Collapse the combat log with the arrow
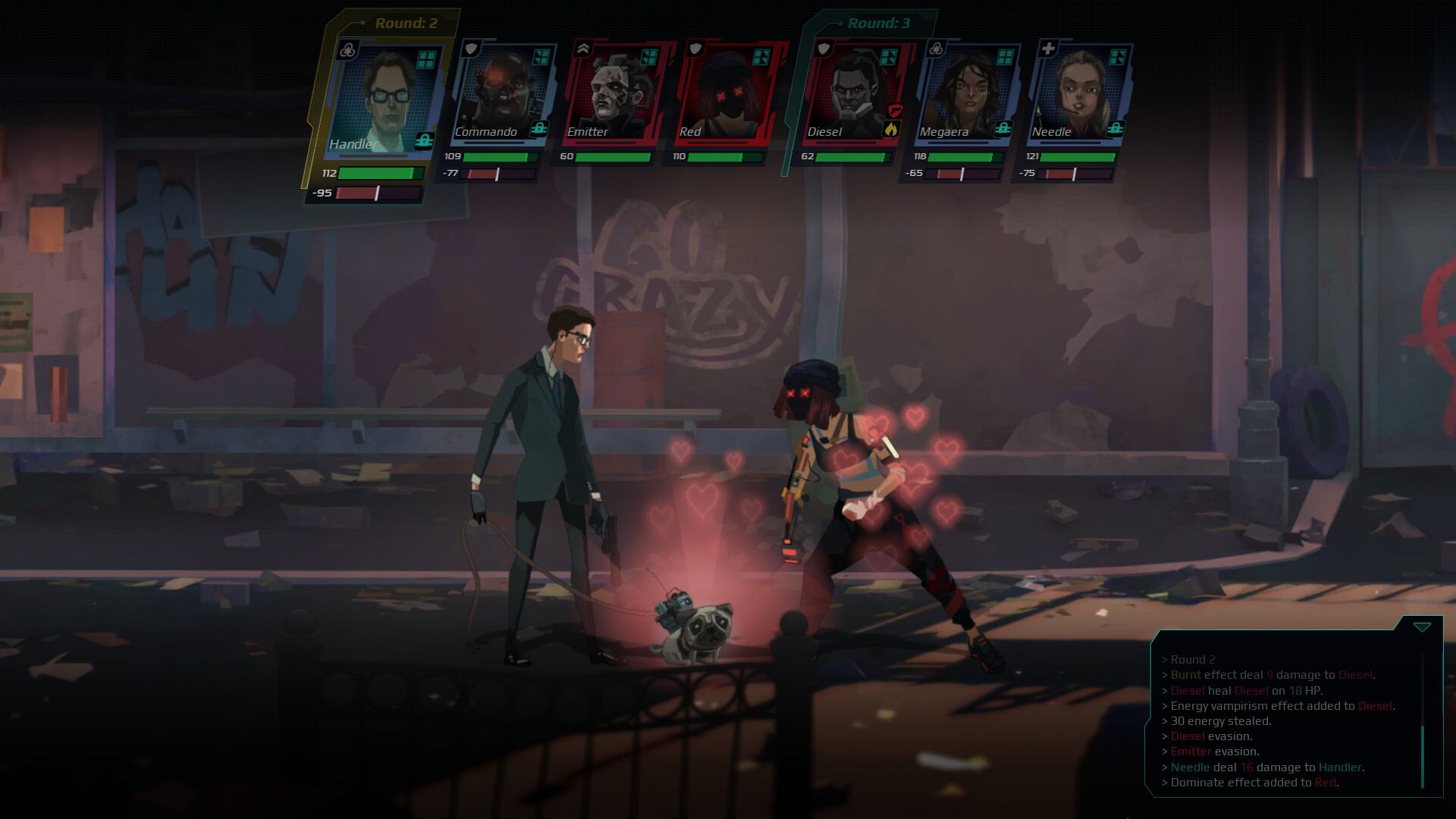 pos(1422,627)
